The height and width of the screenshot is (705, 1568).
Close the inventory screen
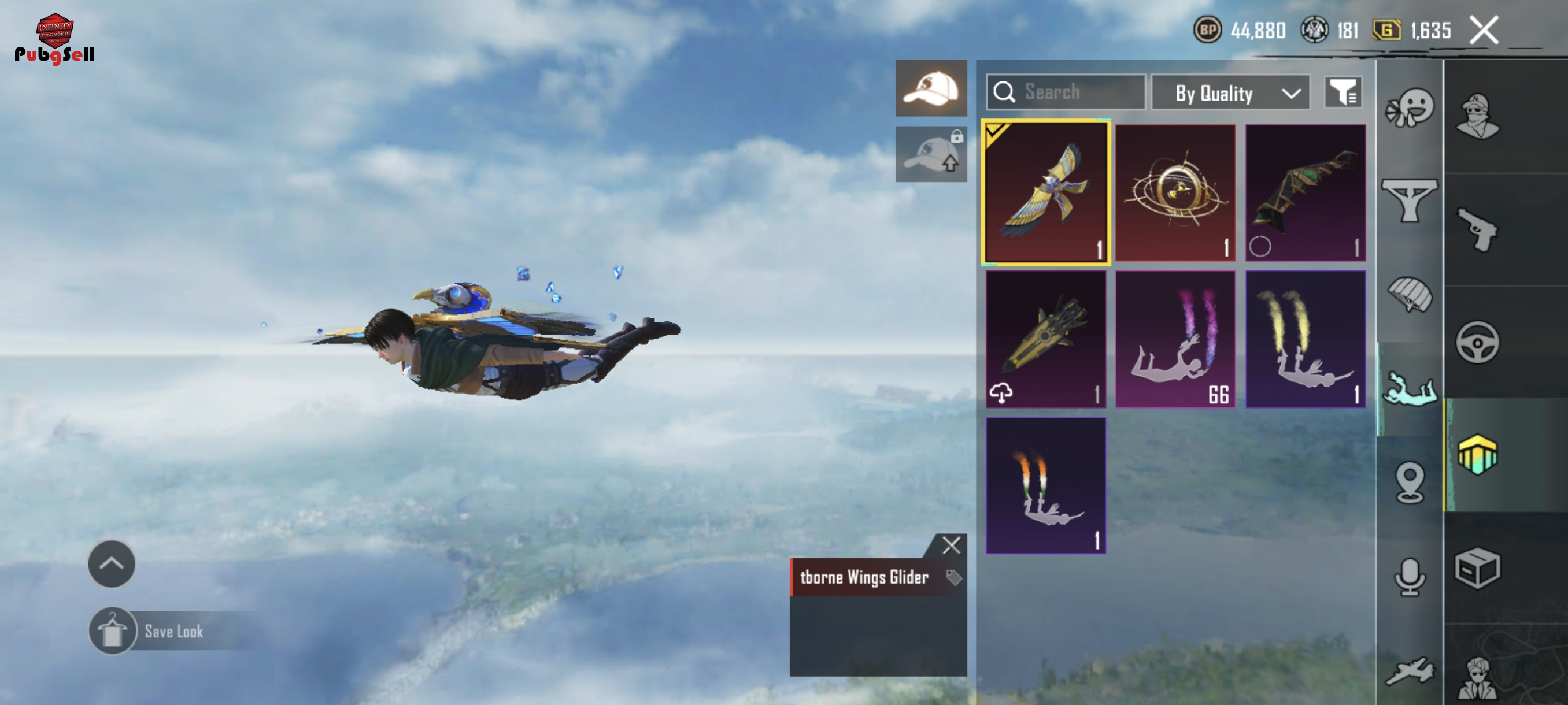click(1484, 31)
